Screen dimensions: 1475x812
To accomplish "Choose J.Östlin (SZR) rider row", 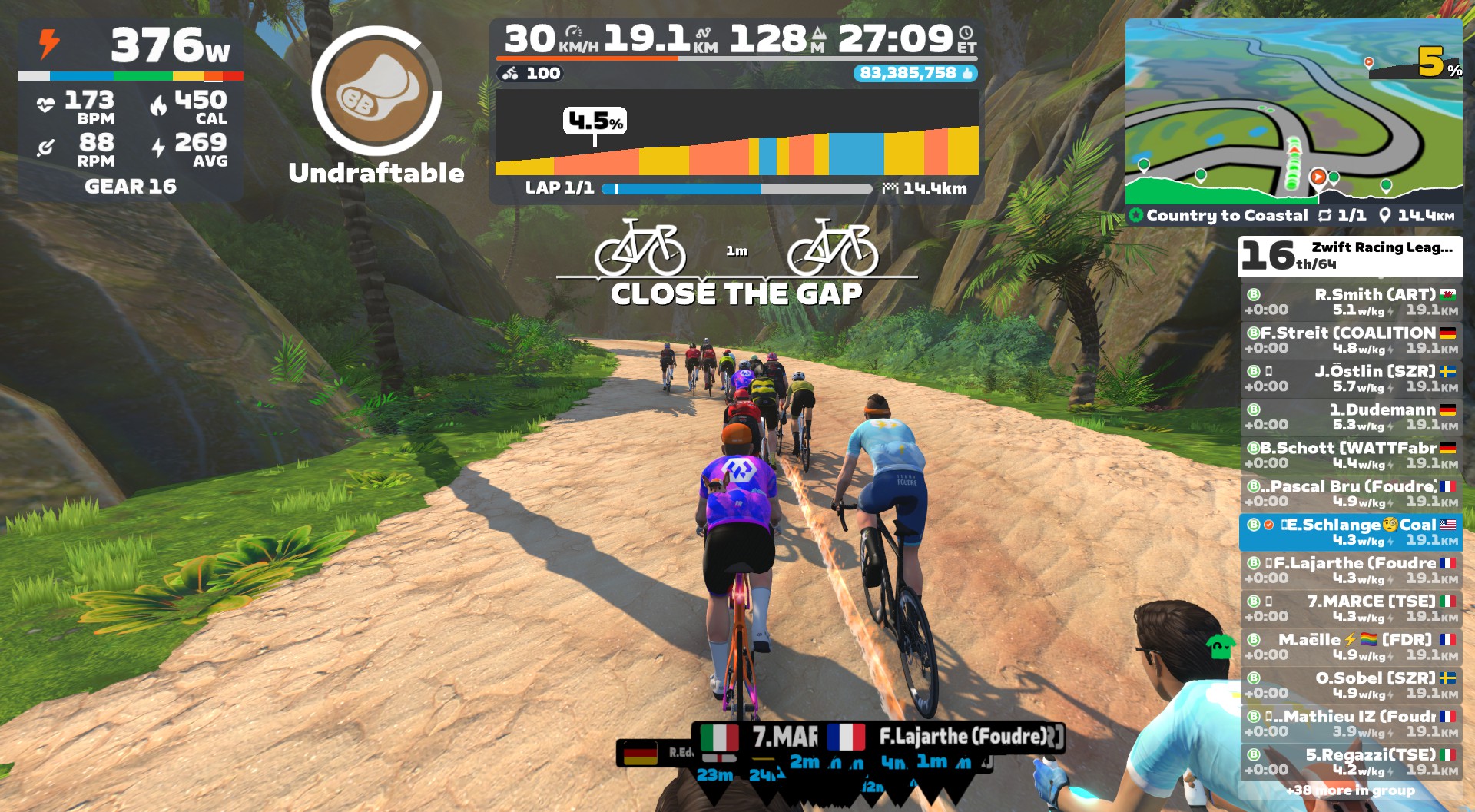I will coord(1351,379).
